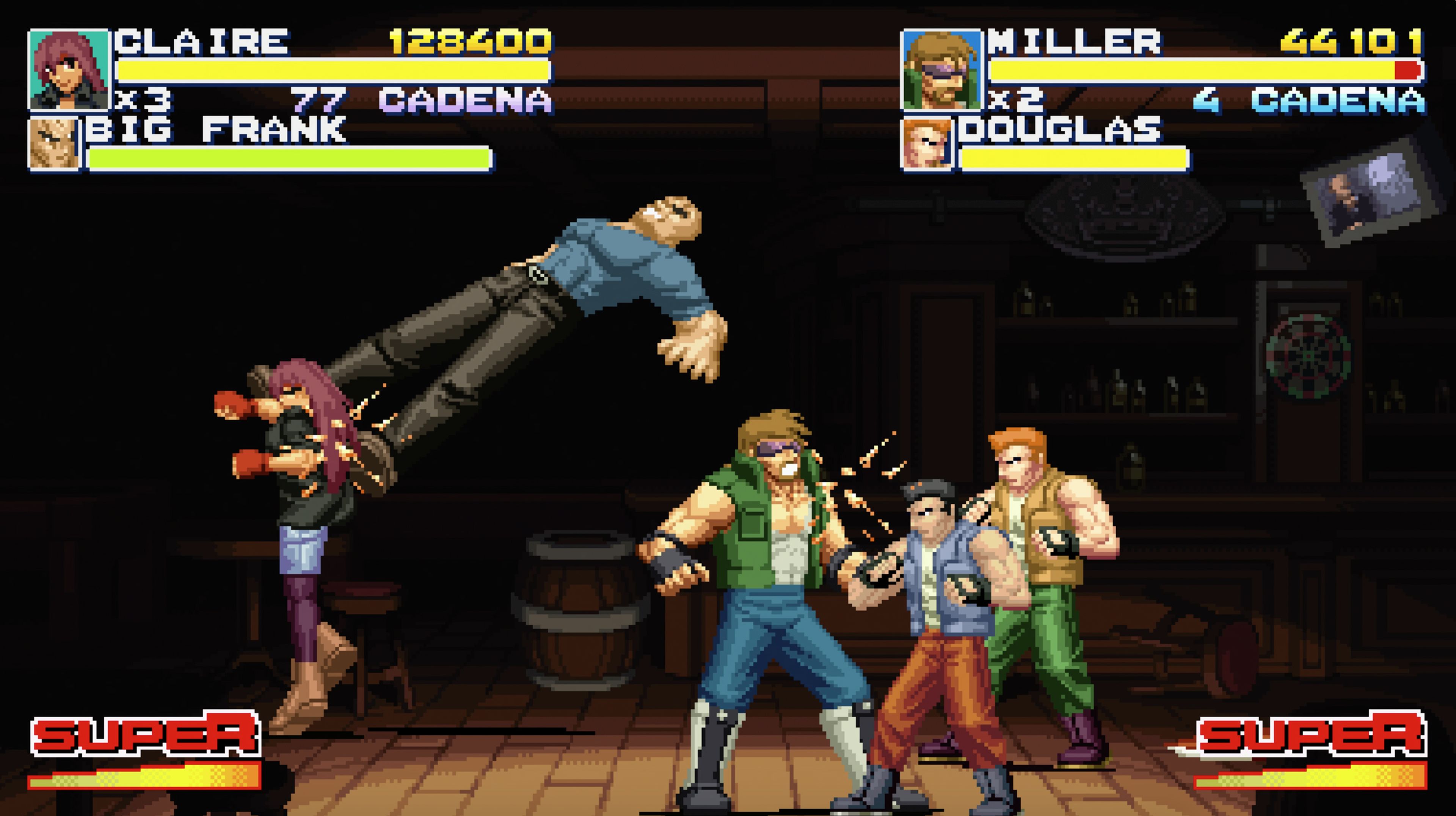Click Big Frank's enemy portrait

pyautogui.click(x=54, y=144)
